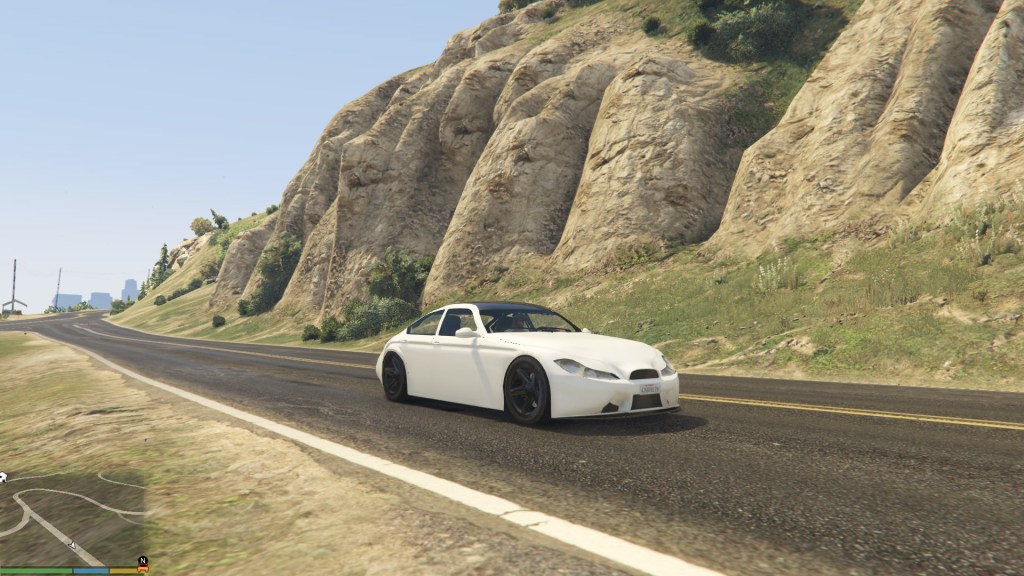Select the north compass marker on the minimap
This screenshot has height=576, width=1024.
click(143, 560)
